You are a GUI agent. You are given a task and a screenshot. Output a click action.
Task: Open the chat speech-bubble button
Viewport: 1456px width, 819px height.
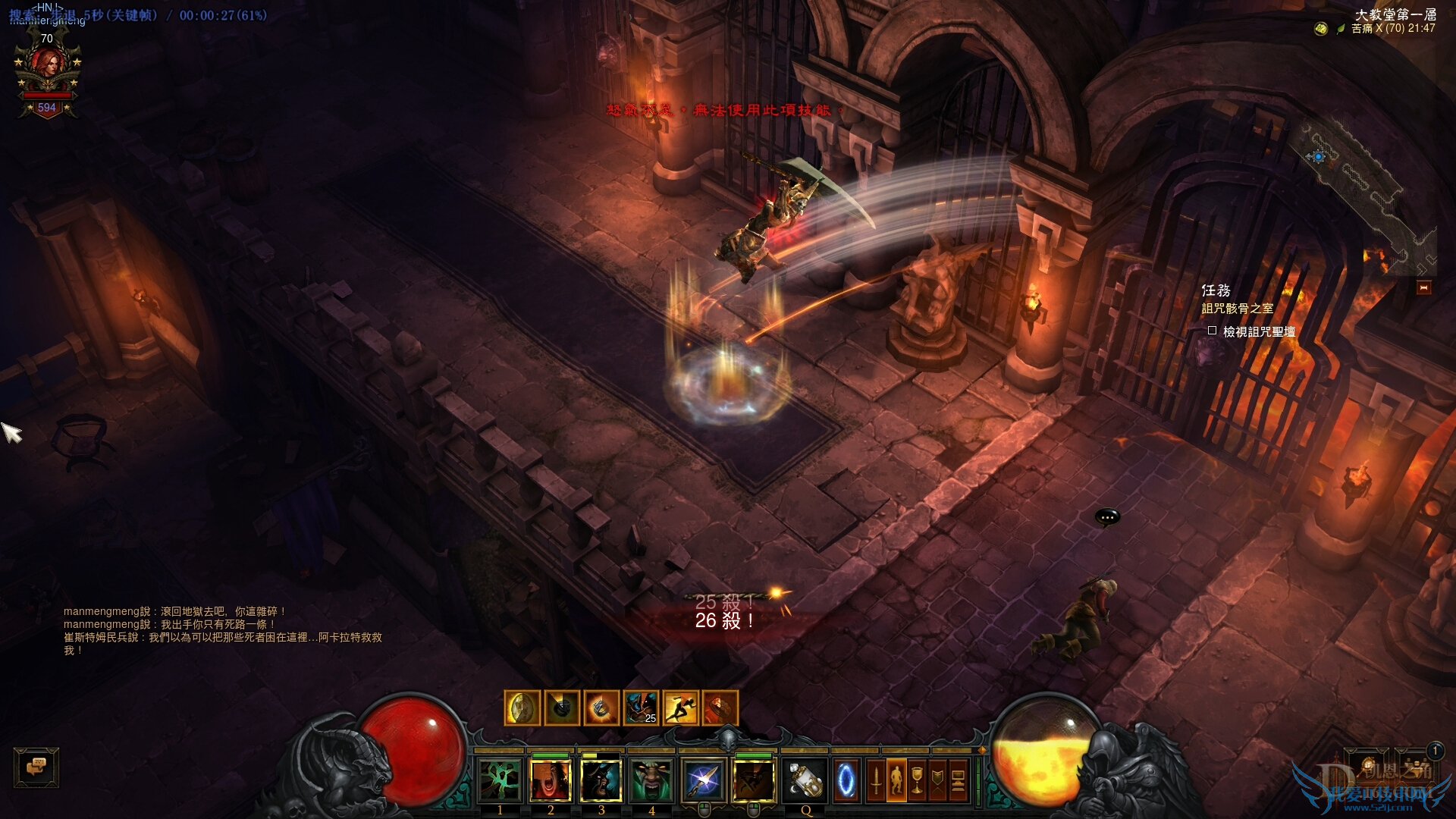click(36, 767)
